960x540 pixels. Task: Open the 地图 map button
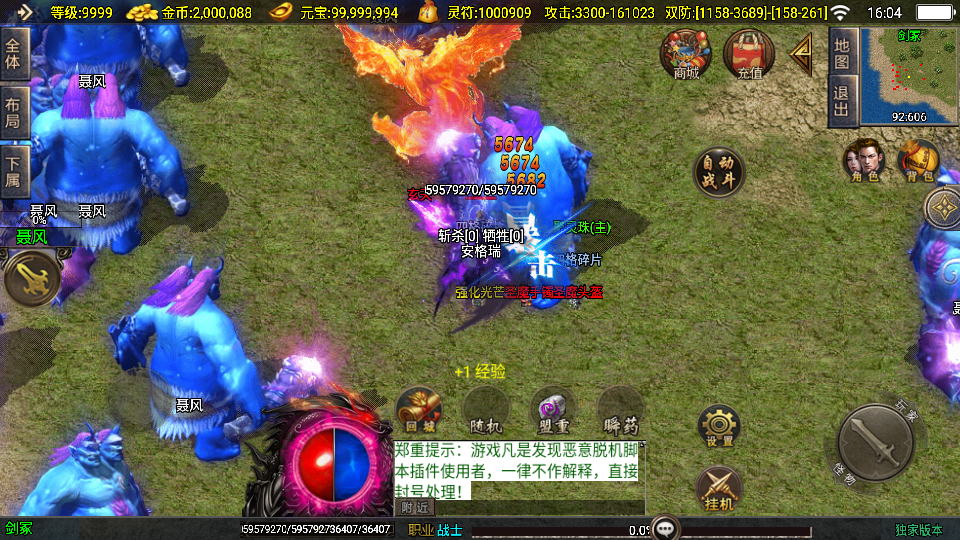[x=842, y=53]
